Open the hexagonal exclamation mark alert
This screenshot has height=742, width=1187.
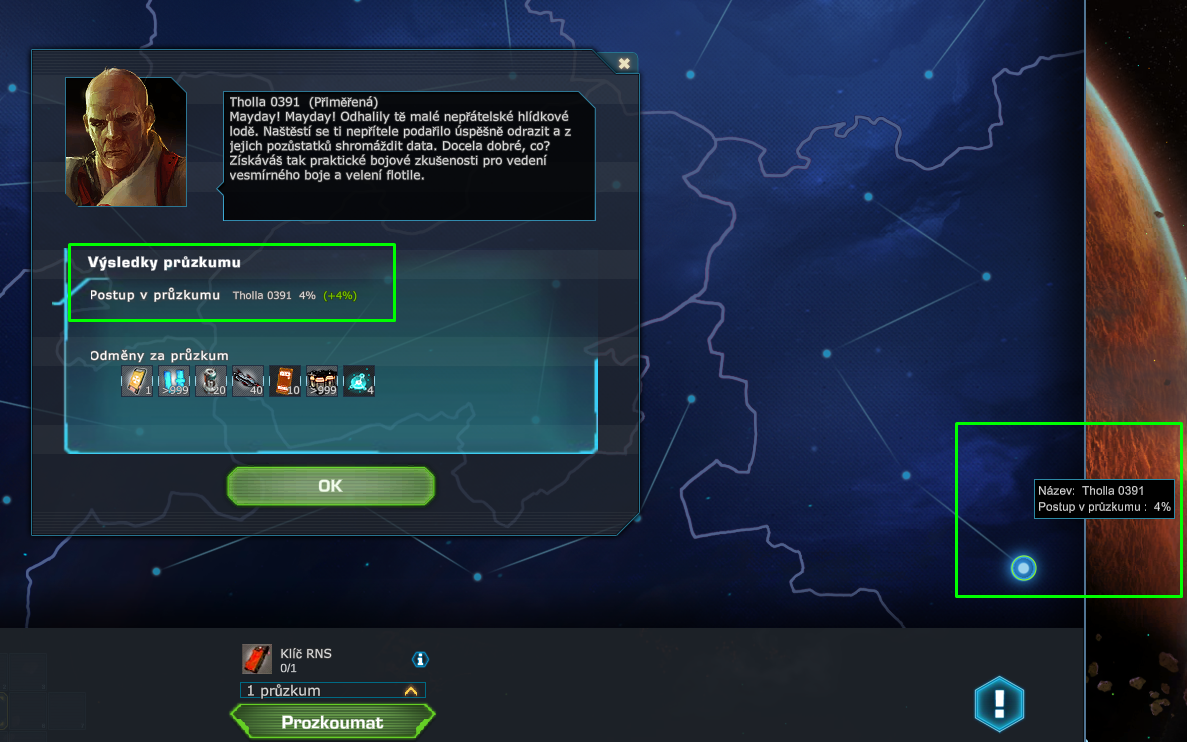[999, 703]
